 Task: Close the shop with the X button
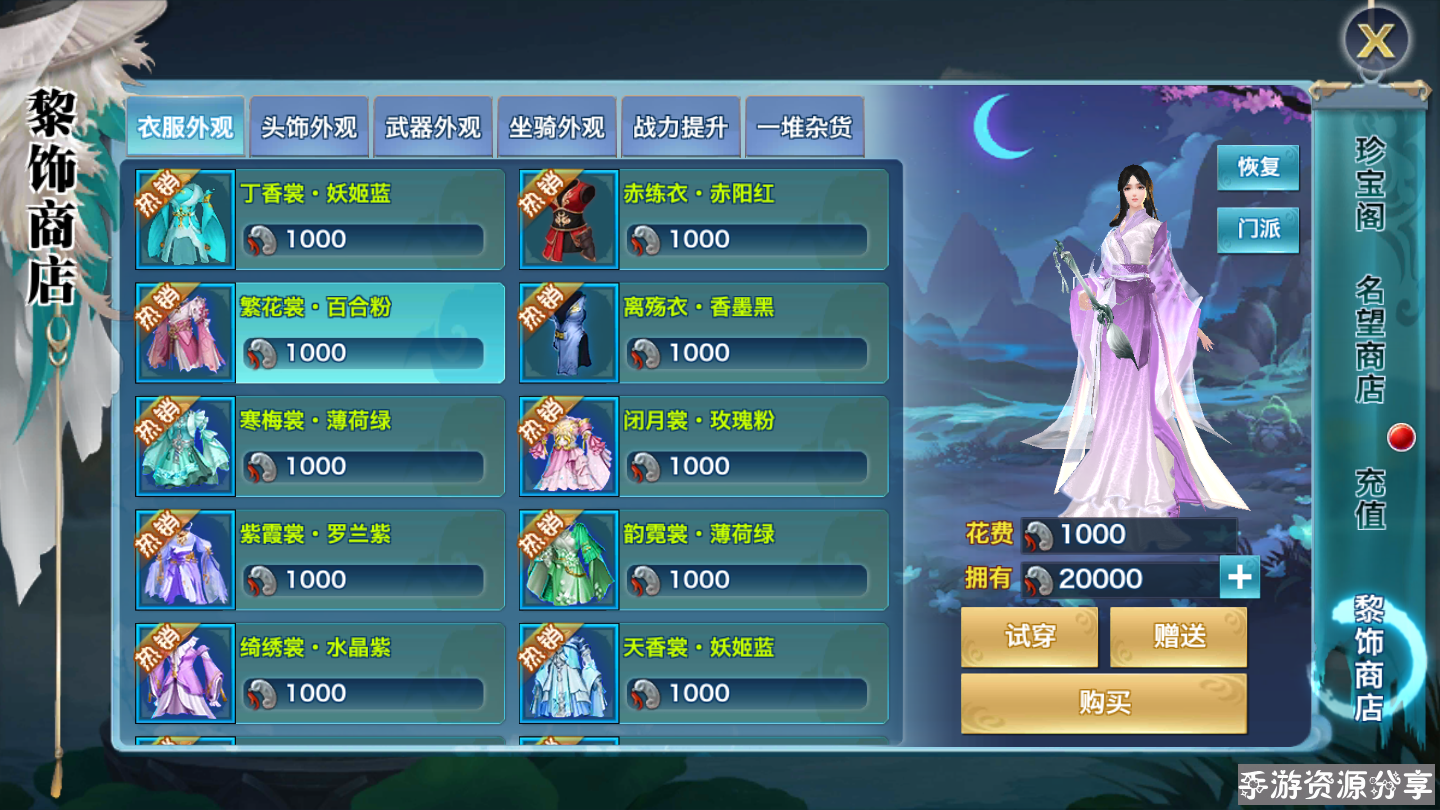point(1376,42)
